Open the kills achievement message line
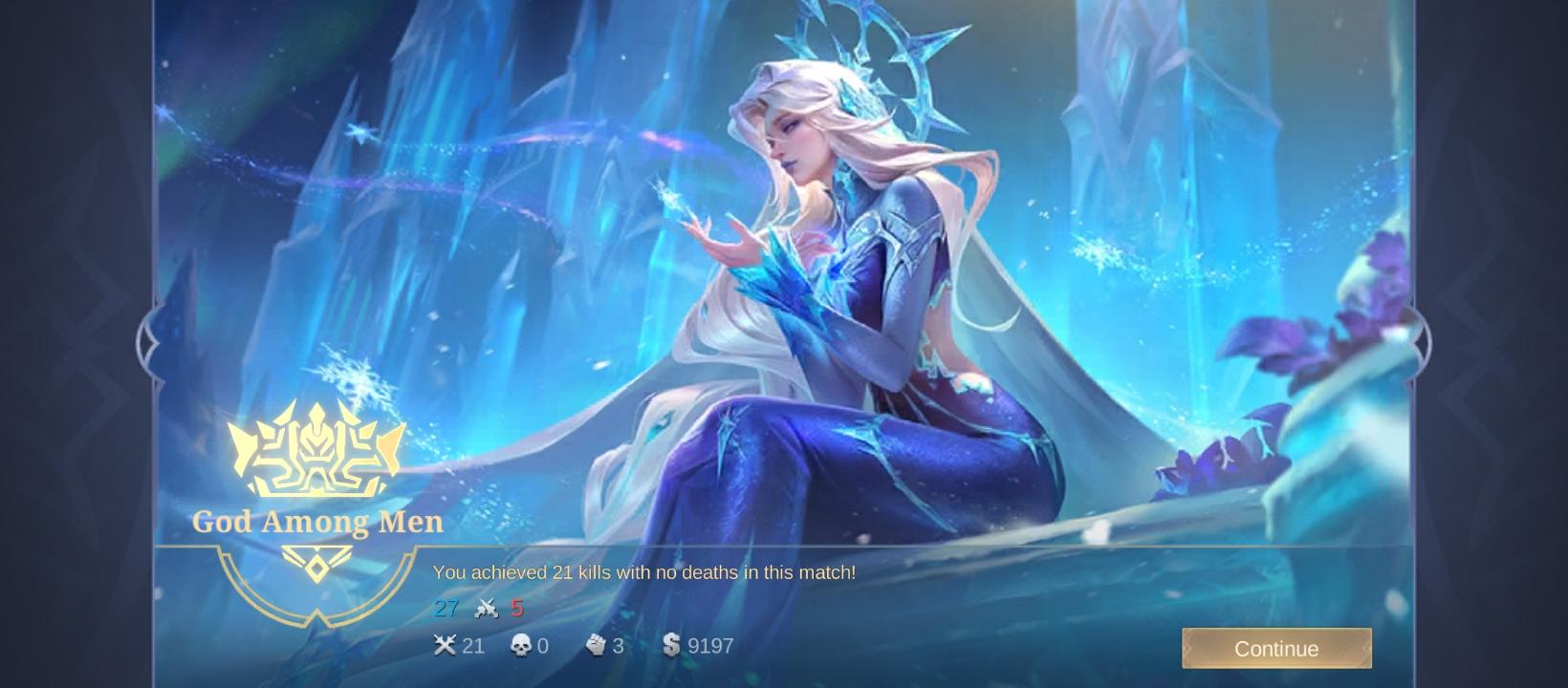 pyautogui.click(x=643, y=572)
